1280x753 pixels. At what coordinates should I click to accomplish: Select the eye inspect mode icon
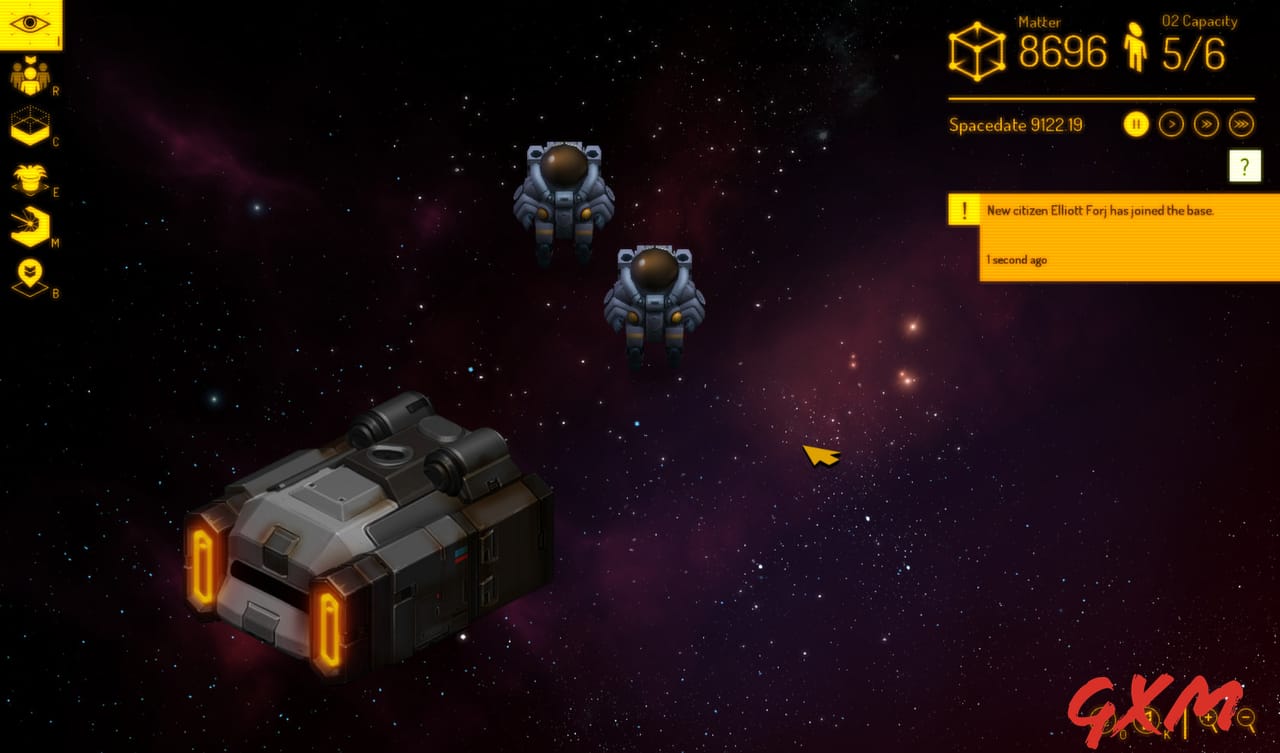pos(30,24)
